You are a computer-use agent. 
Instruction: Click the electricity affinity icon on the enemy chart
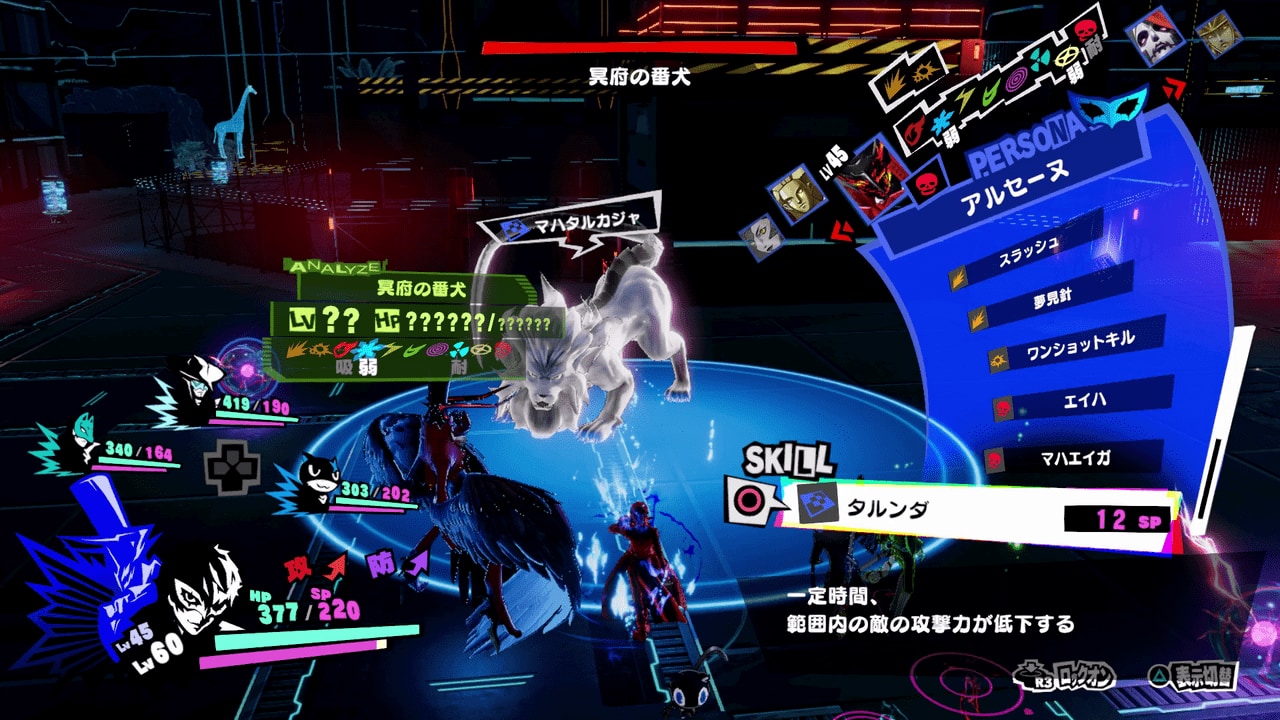point(392,350)
